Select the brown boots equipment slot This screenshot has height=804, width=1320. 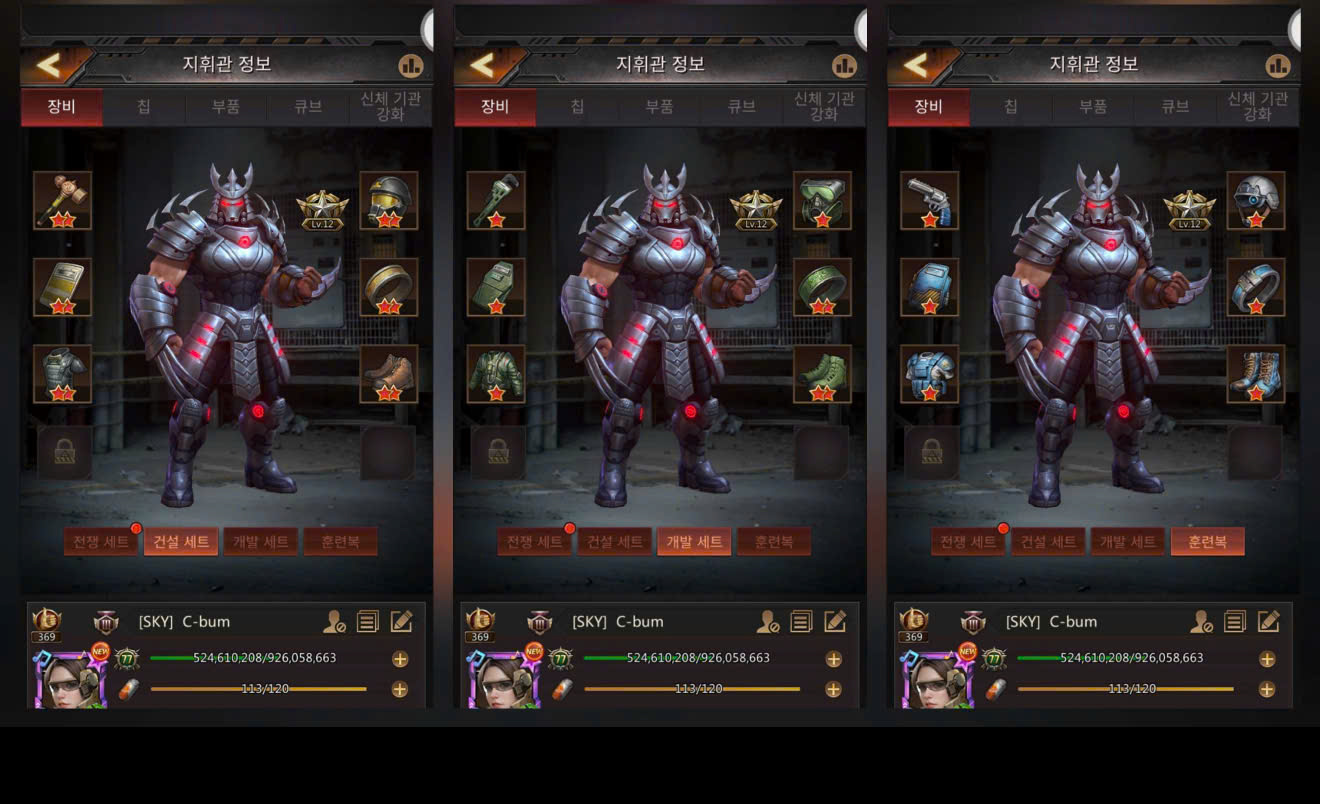coord(388,374)
